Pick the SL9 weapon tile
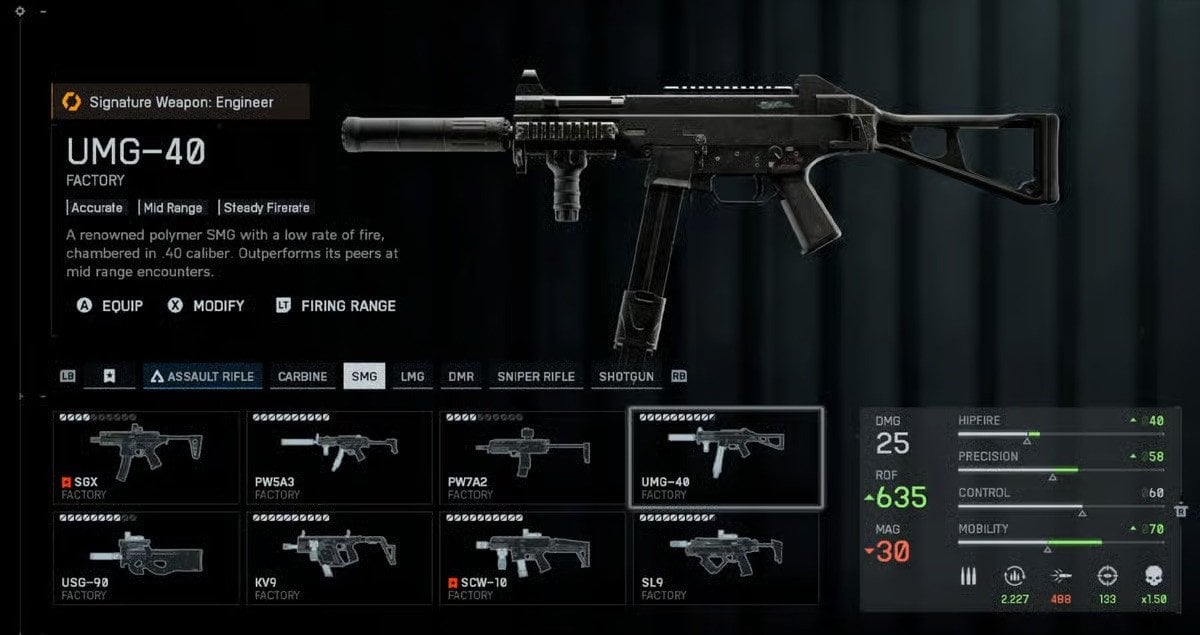The width and height of the screenshot is (1200, 635). point(725,558)
